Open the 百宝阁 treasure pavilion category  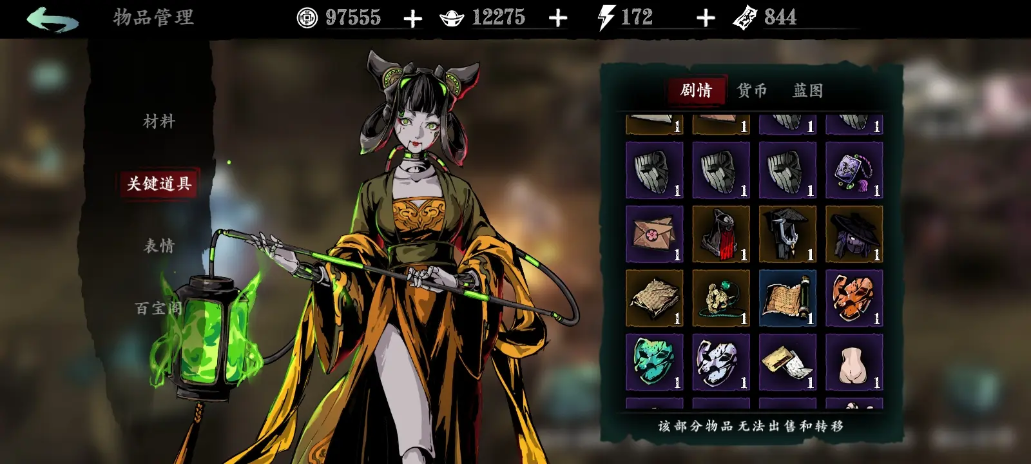coord(159,308)
